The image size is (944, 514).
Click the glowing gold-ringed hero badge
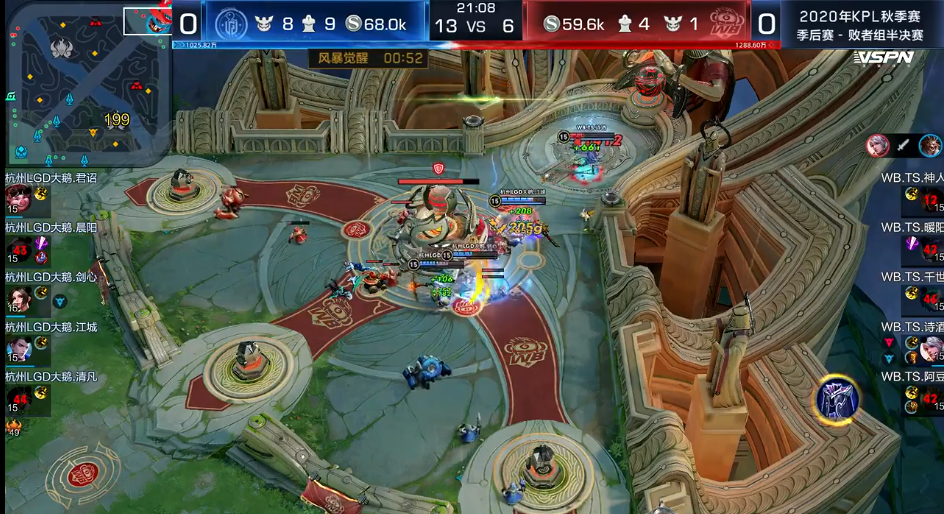[837, 397]
